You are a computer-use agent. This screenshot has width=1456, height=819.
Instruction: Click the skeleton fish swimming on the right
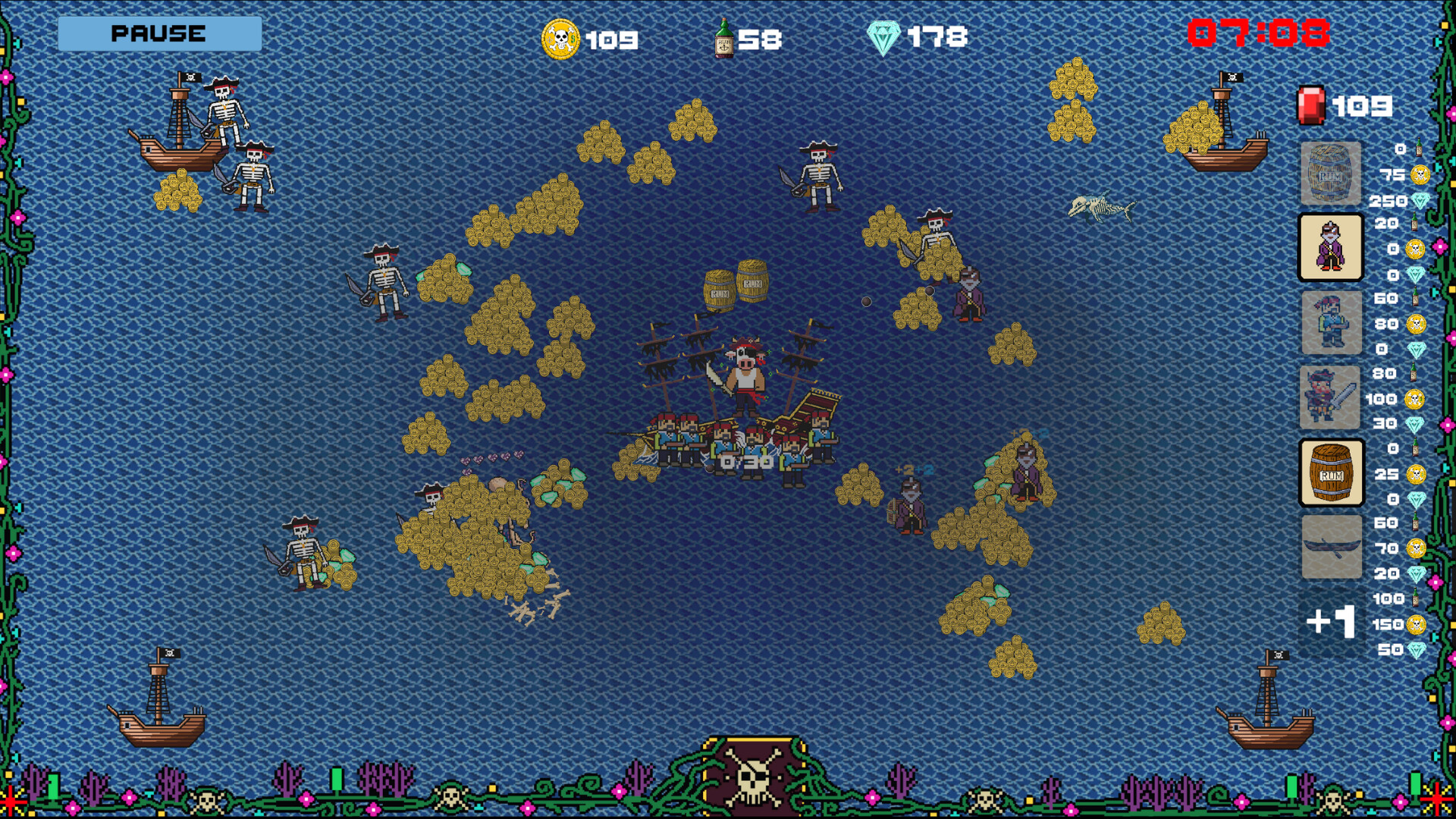coord(1099,207)
